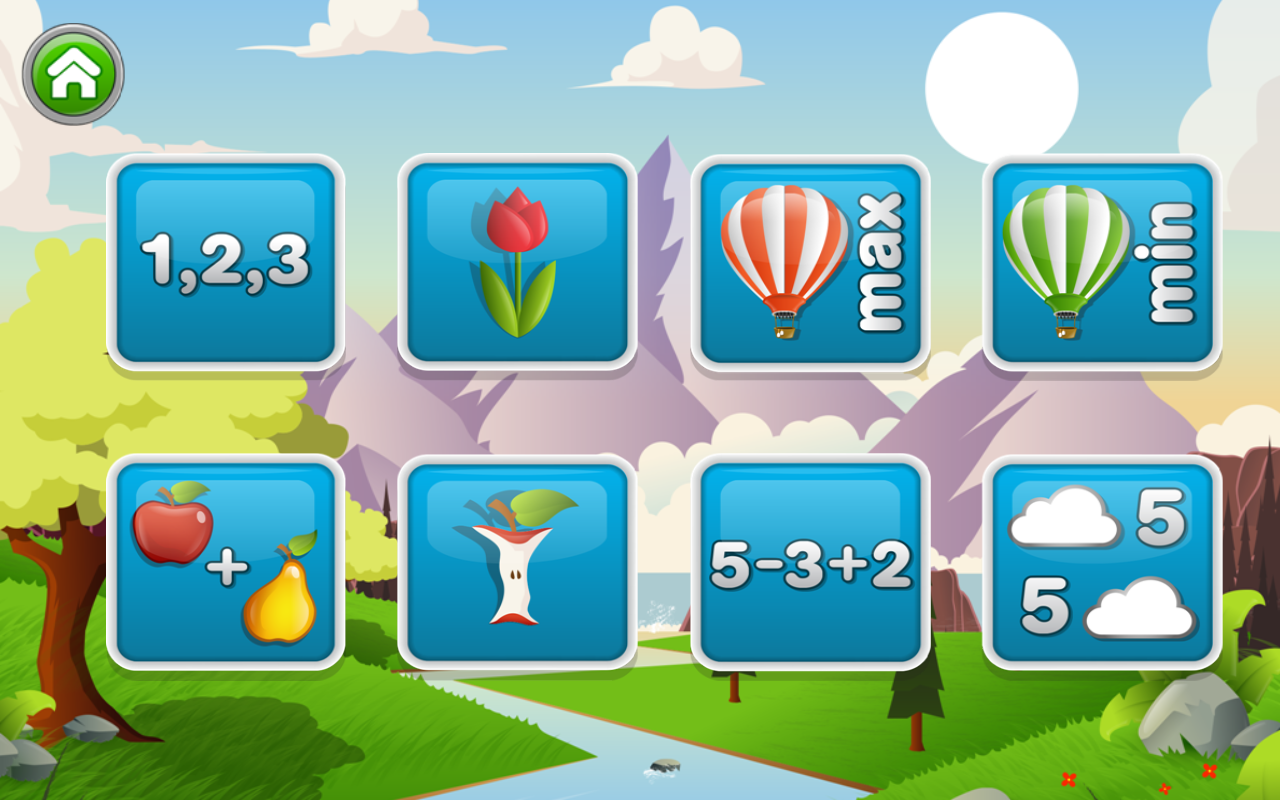This screenshot has width=1280, height=800.
Task: Click the house icon in top left corner
Action: coord(73,70)
